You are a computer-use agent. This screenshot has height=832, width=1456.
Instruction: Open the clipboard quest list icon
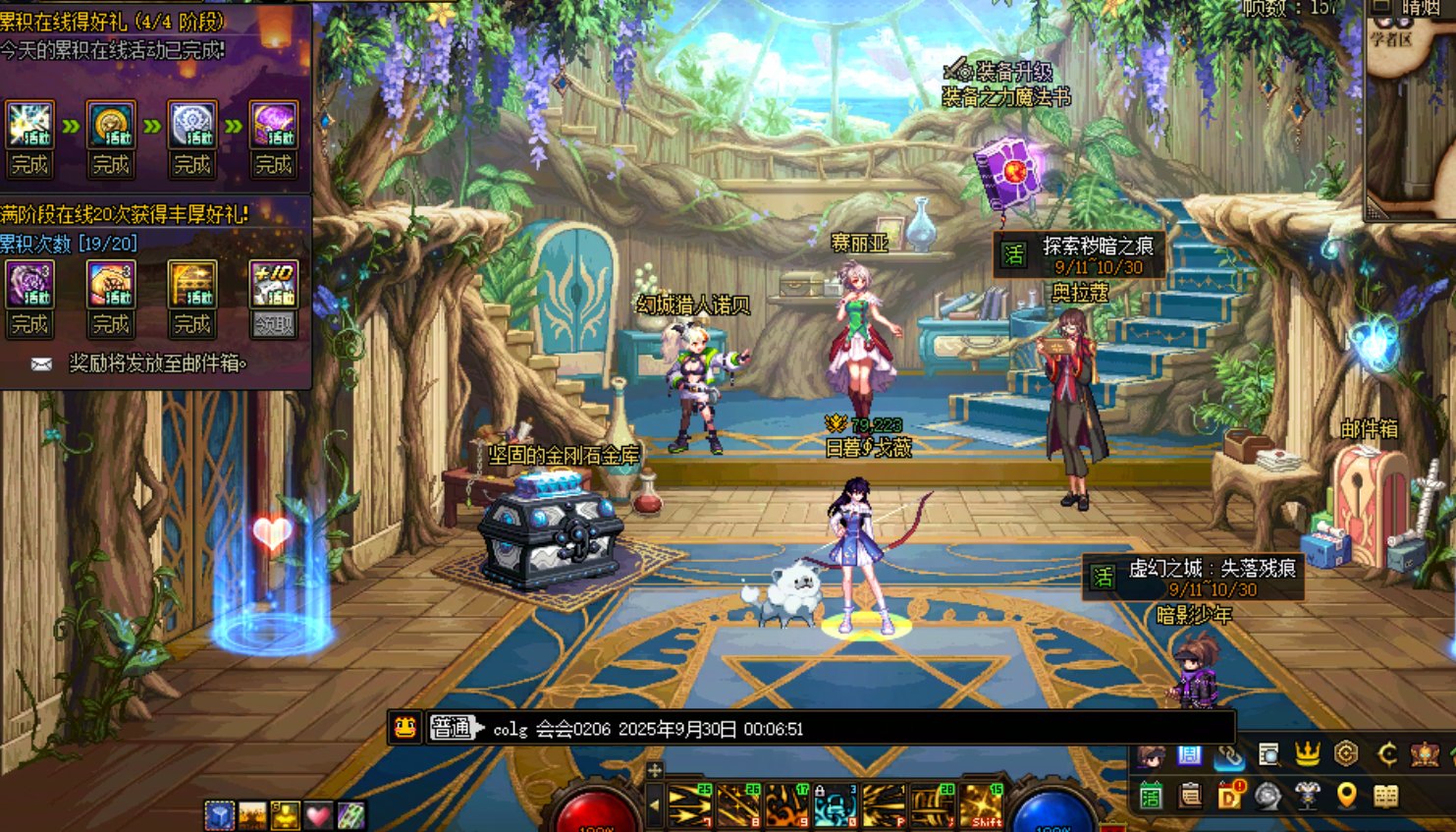coord(1190,796)
